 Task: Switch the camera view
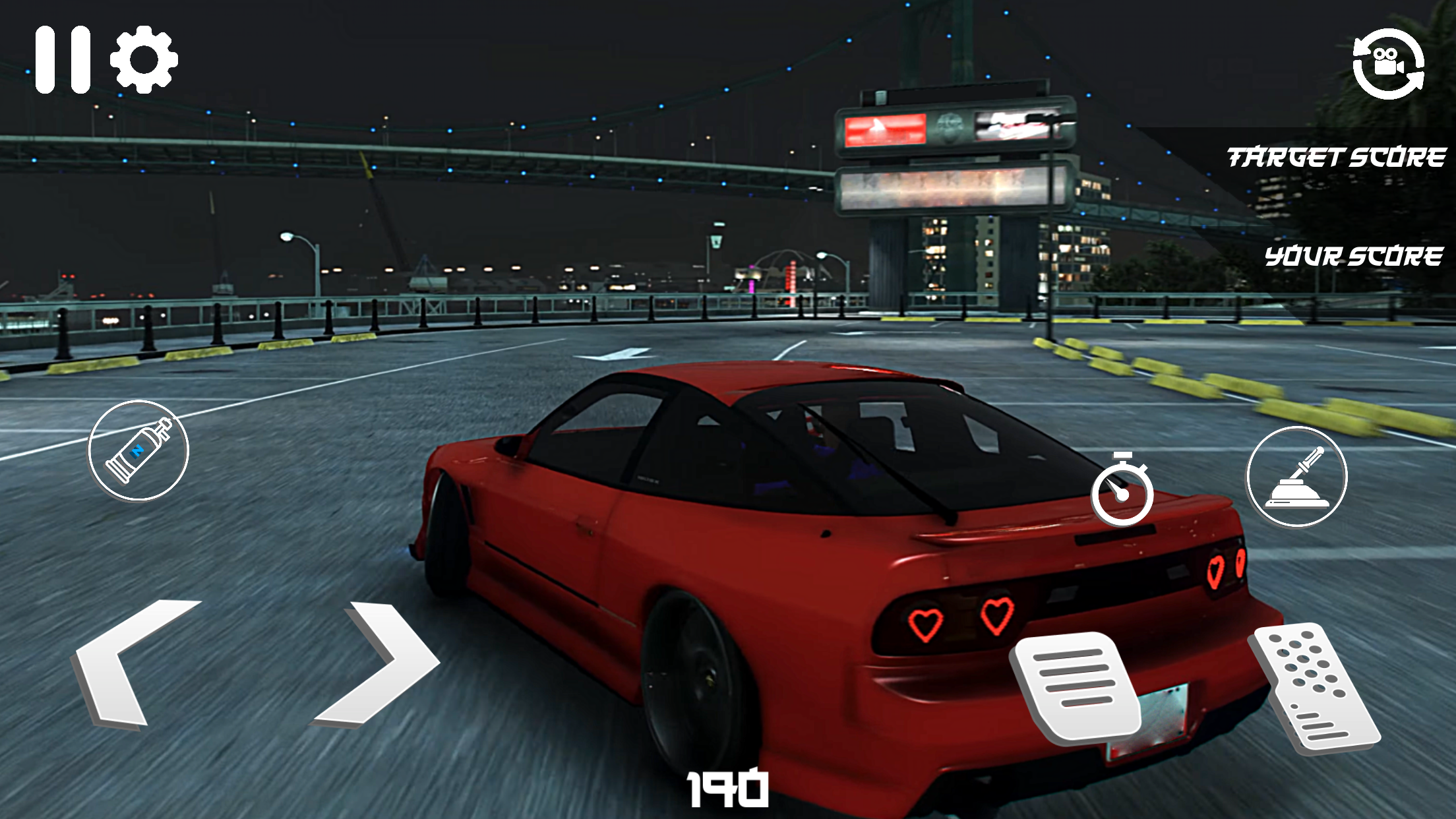coord(1388,64)
